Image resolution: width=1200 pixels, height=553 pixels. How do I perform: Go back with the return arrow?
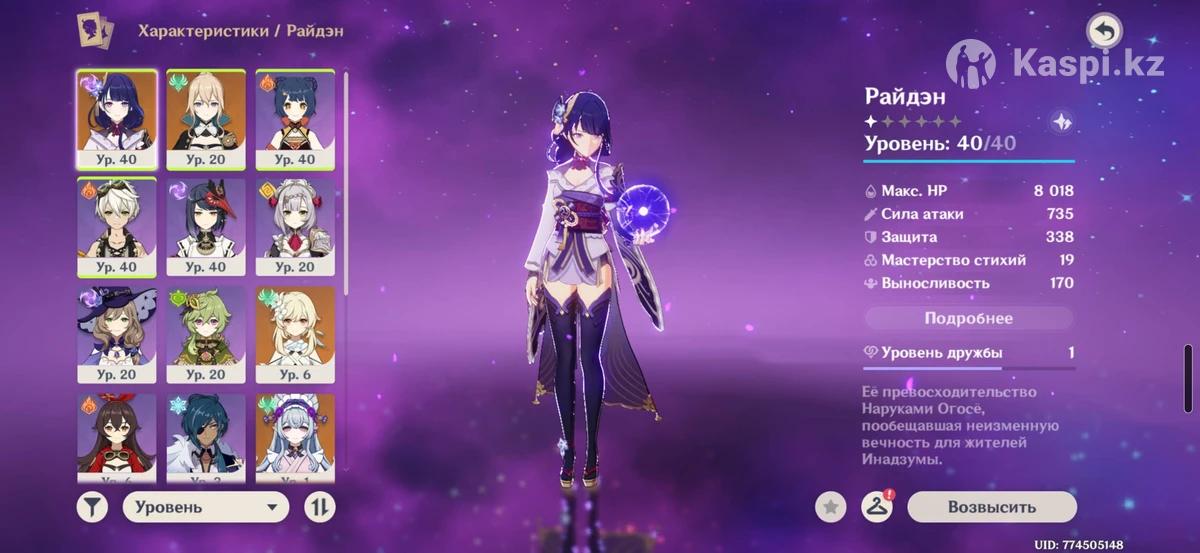coord(1104,31)
